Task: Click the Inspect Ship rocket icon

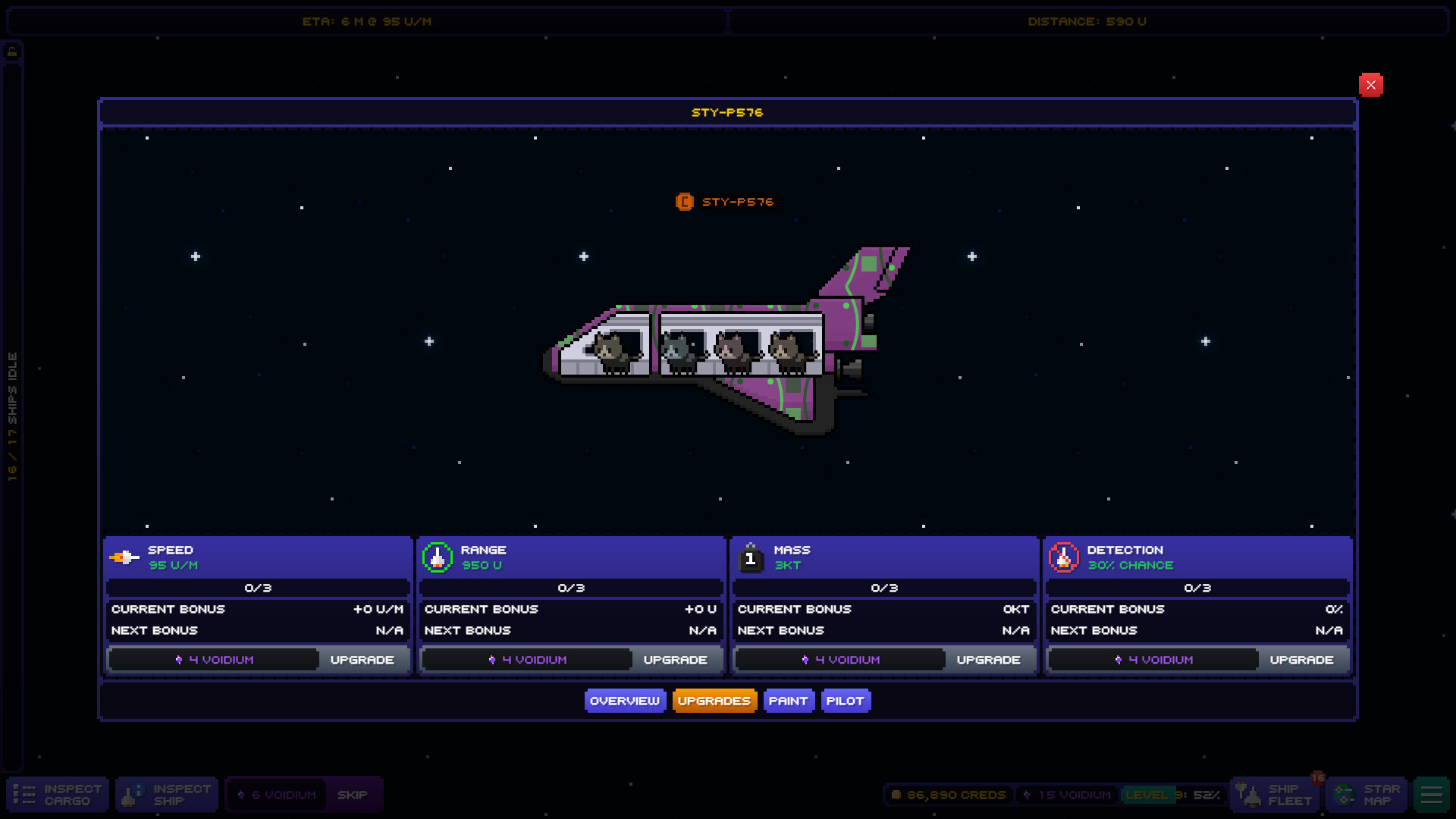Action: point(130,794)
